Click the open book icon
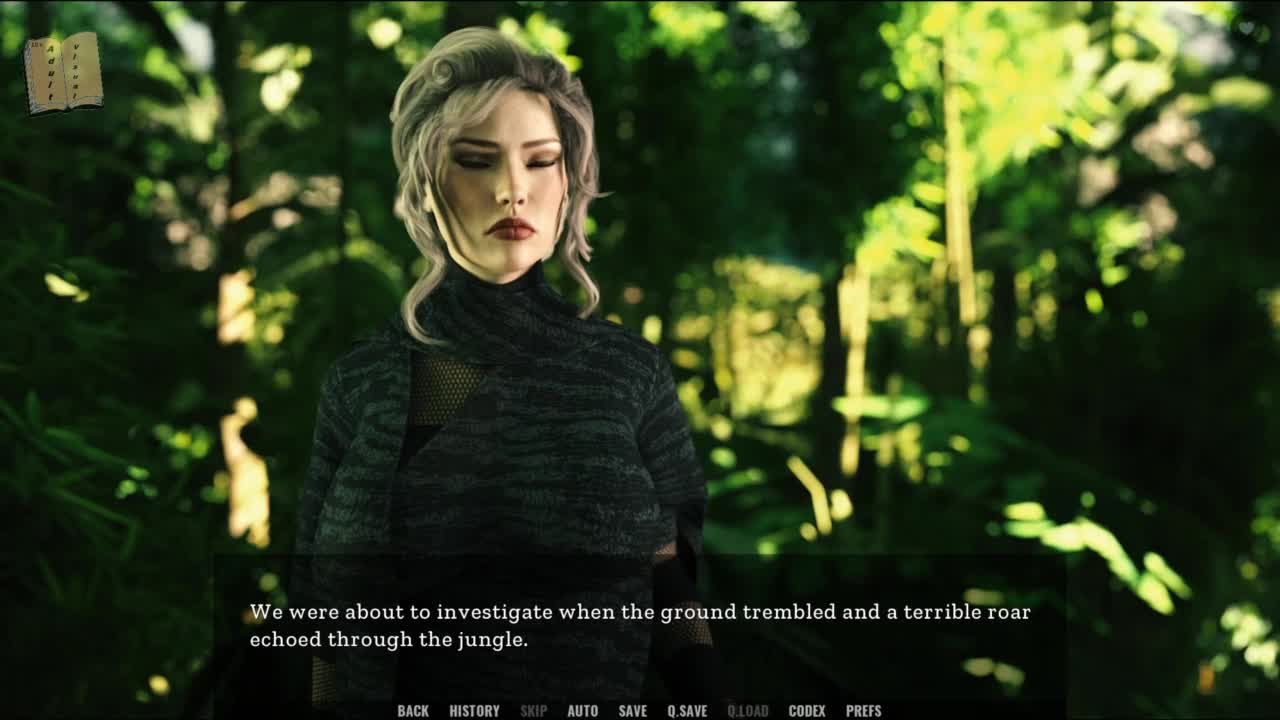 (x=64, y=73)
